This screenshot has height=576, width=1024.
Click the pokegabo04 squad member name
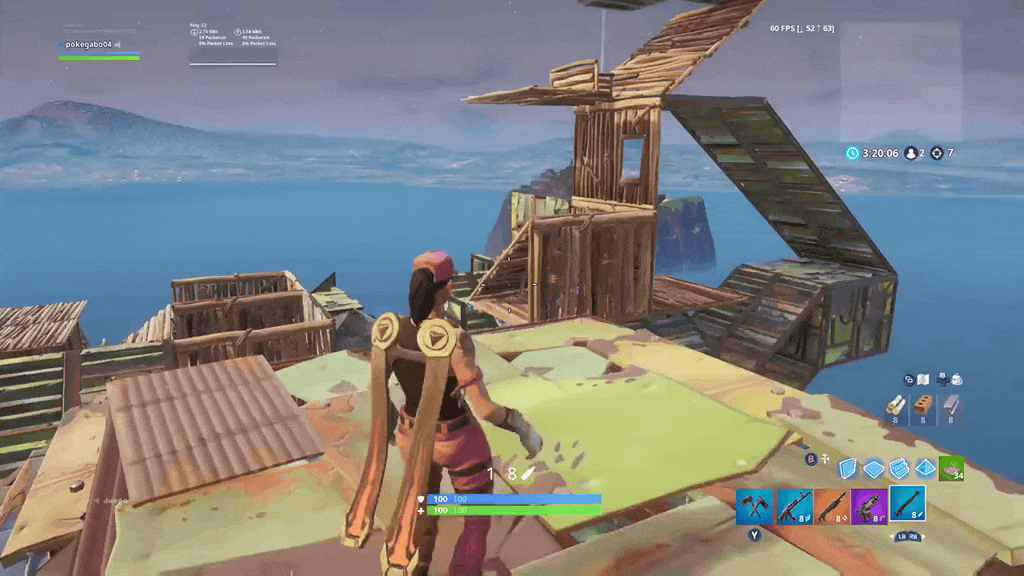88,45
